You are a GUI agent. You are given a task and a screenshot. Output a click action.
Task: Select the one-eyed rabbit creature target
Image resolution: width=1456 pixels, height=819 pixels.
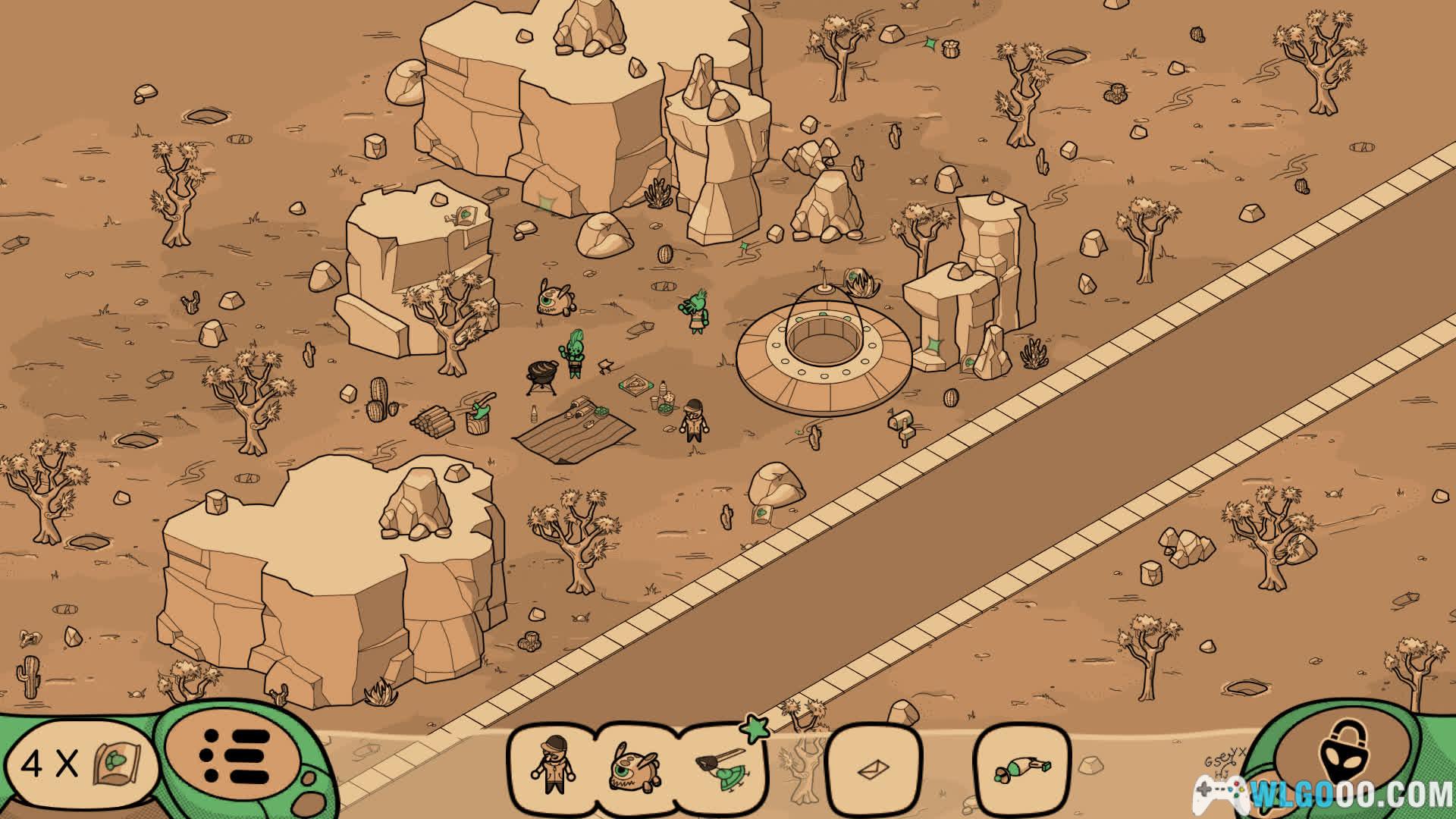tap(634, 767)
